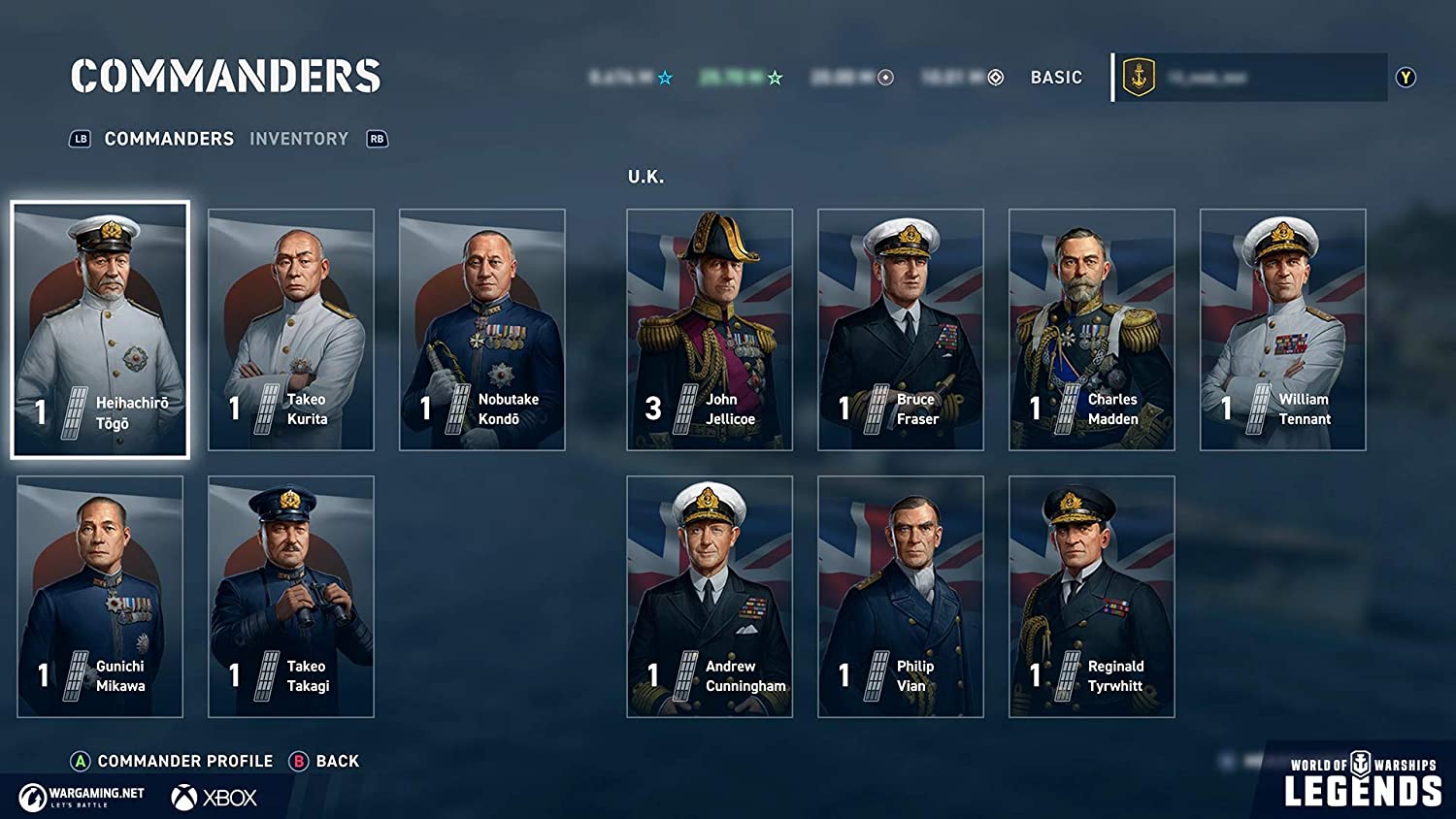Choose the Takeo Kurita commander card

point(291,329)
